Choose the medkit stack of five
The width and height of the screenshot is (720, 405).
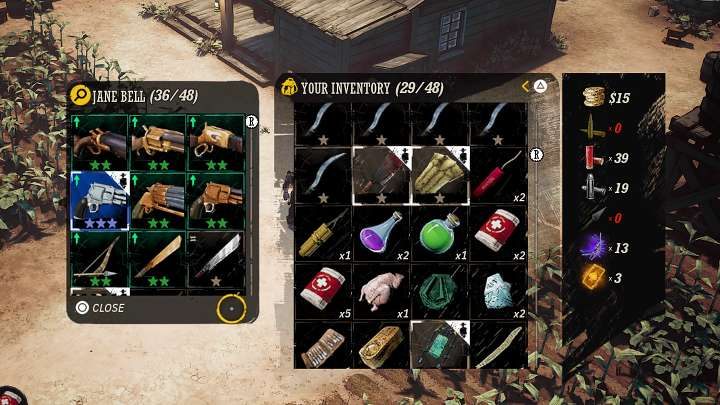click(x=322, y=291)
